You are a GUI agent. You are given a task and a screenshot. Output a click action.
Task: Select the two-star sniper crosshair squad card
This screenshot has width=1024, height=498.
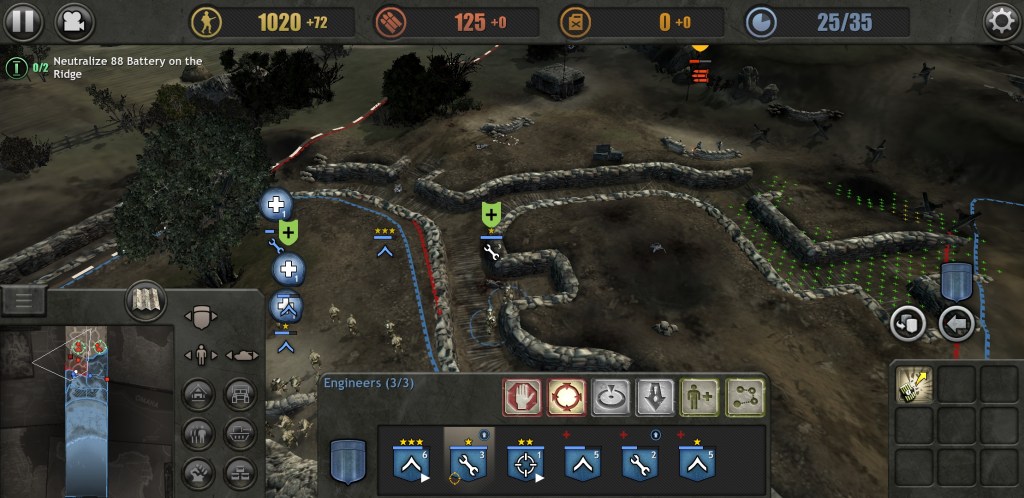pos(524,459)
